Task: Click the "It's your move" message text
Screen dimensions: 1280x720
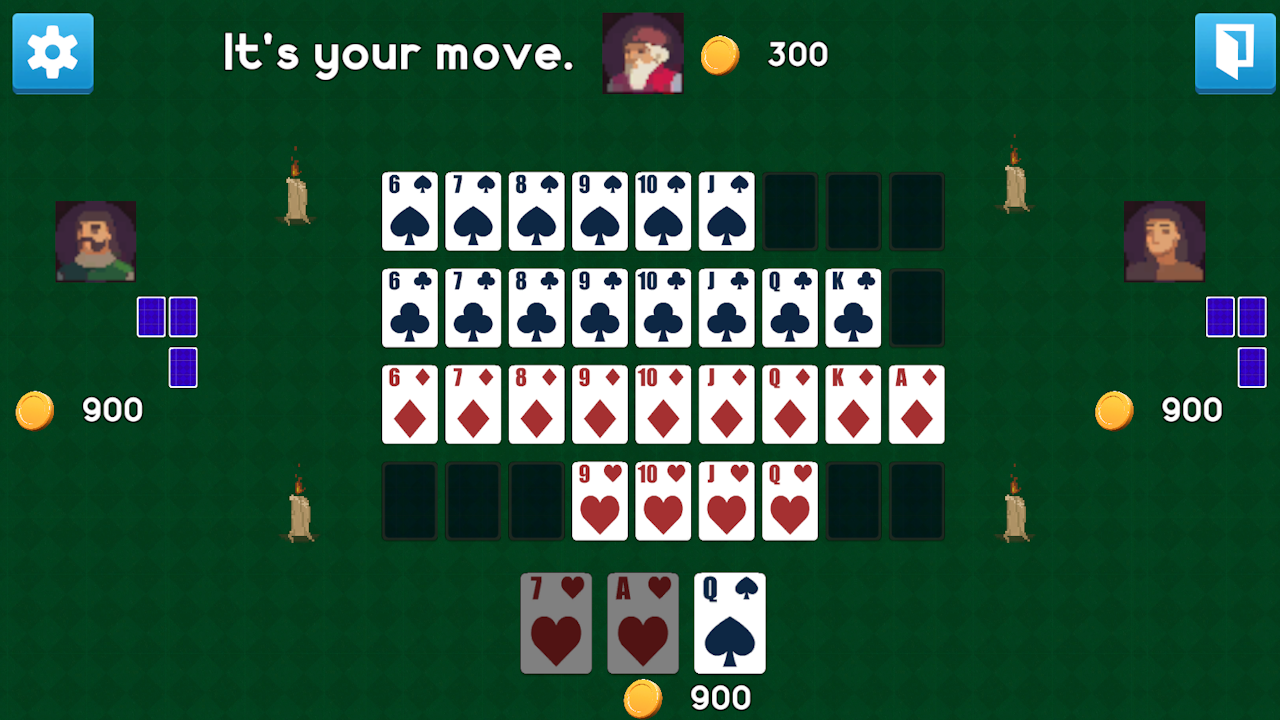Action: 397,54
